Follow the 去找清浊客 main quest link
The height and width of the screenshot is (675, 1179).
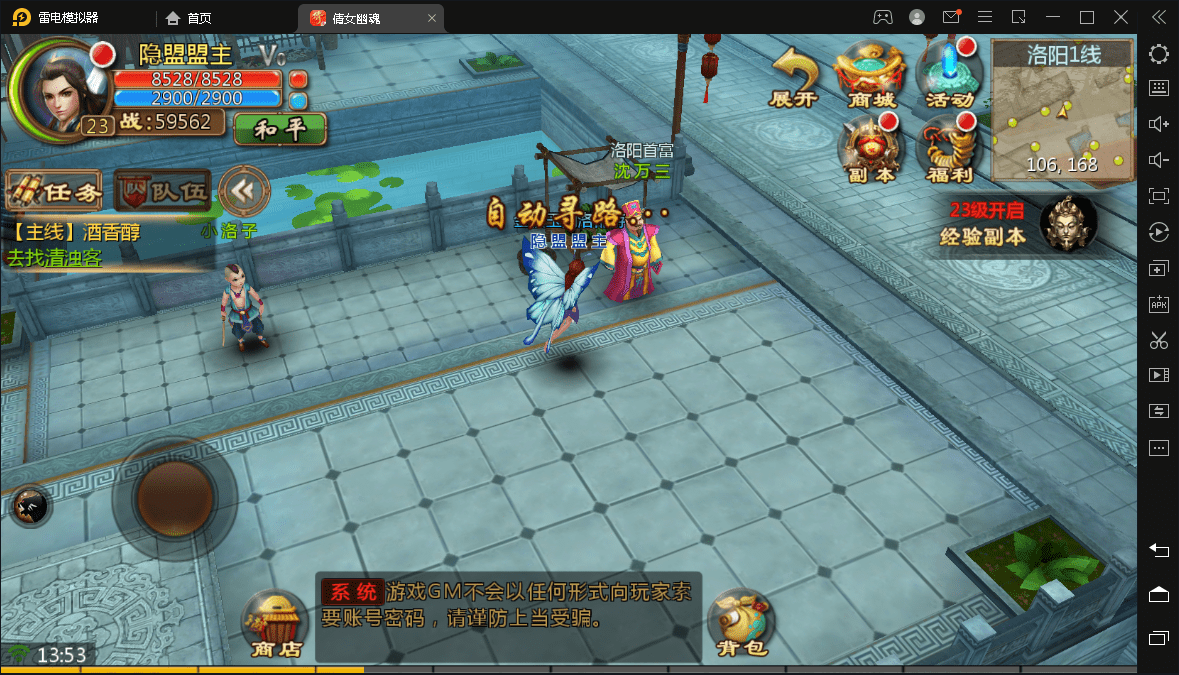(x=55, y=257)
